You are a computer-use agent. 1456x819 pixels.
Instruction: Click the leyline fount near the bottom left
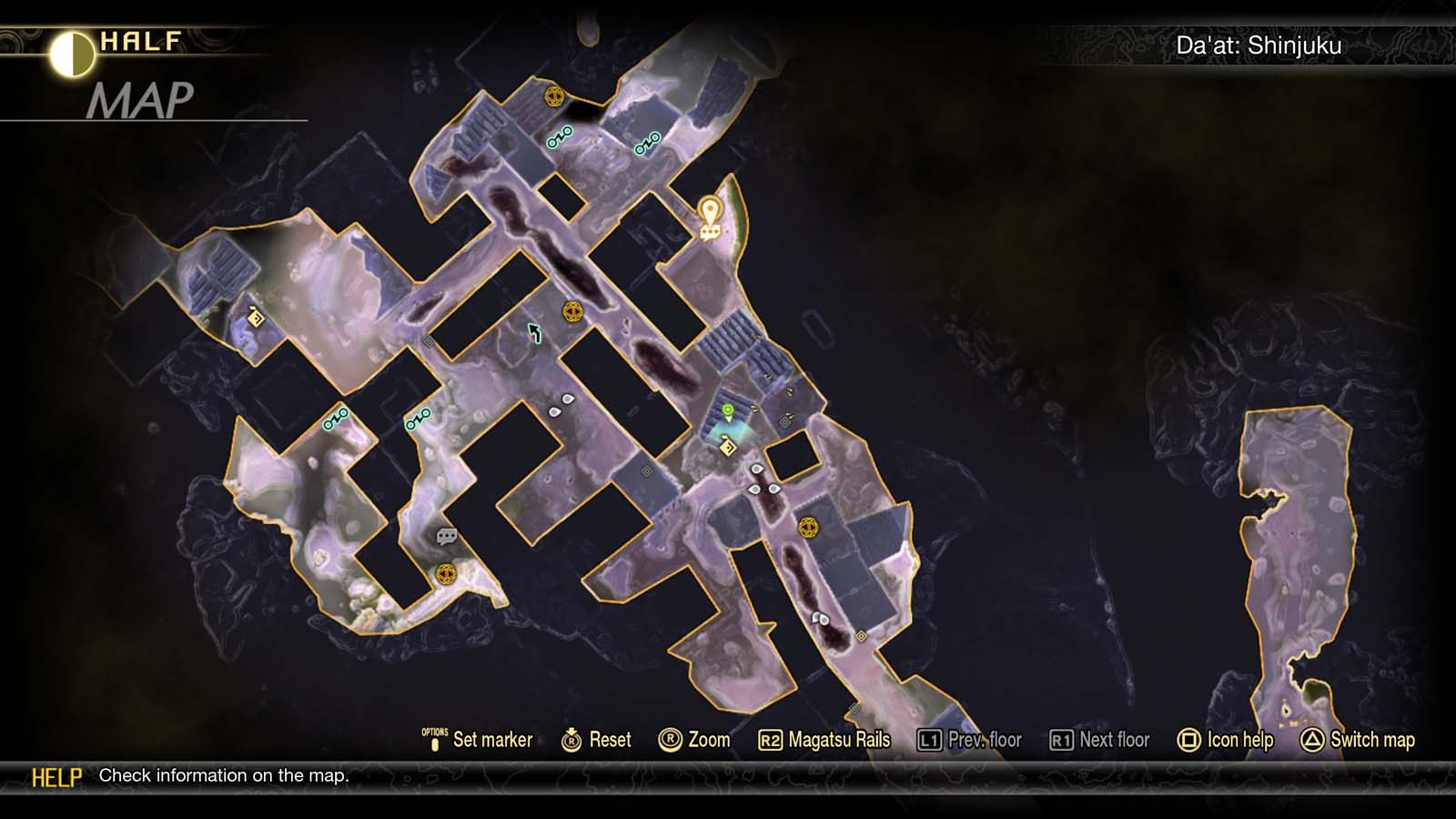[445, 574]
